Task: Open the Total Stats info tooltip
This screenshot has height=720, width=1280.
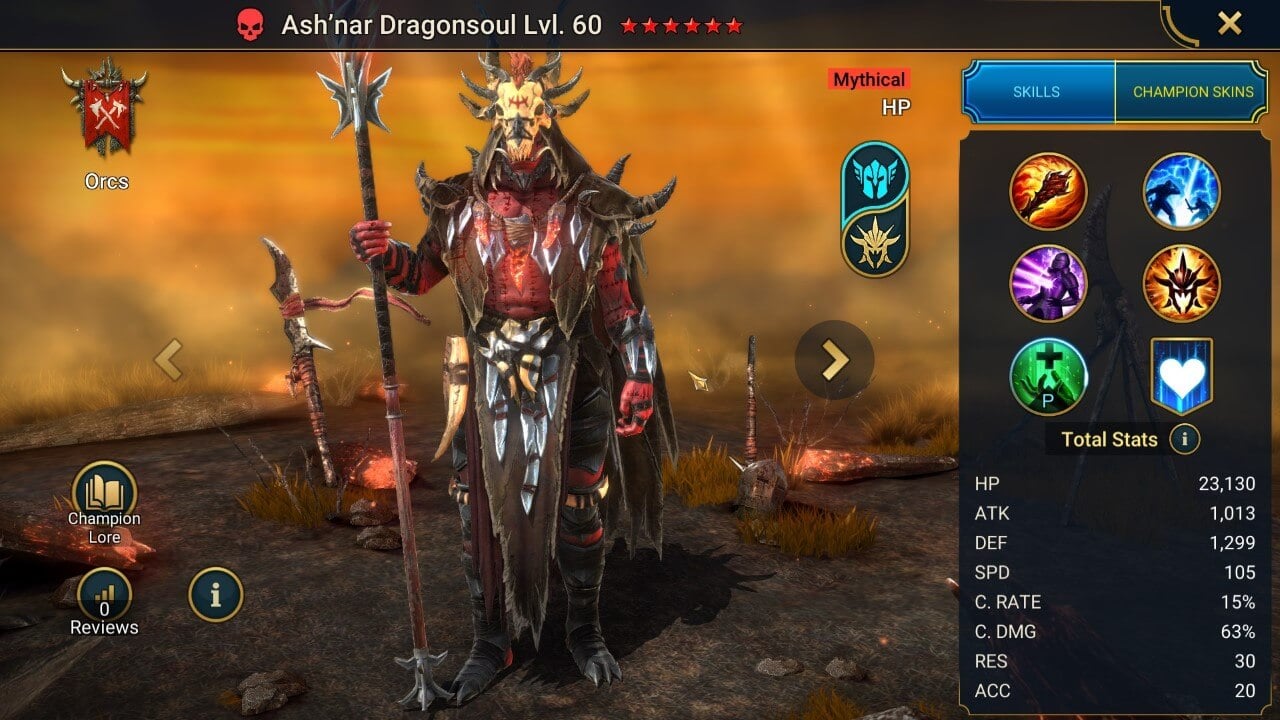Action: [x=1185, y=439]
